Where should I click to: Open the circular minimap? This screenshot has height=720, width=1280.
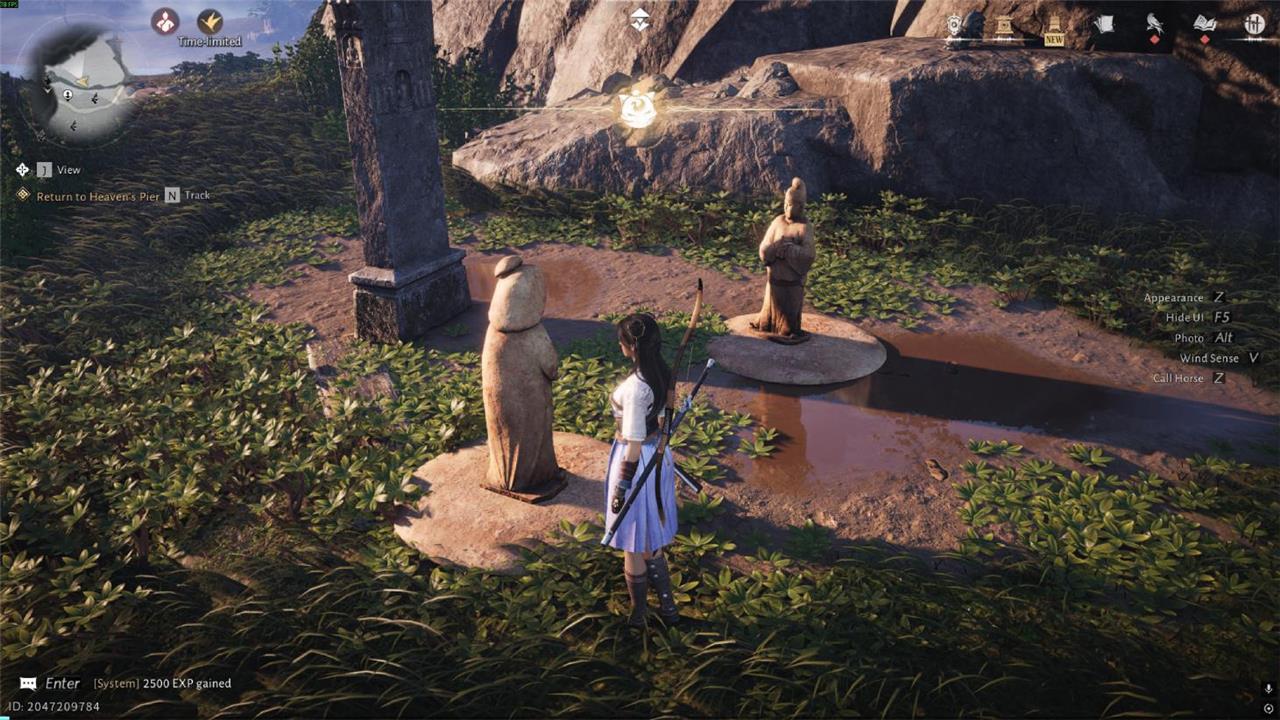(80, 82)
